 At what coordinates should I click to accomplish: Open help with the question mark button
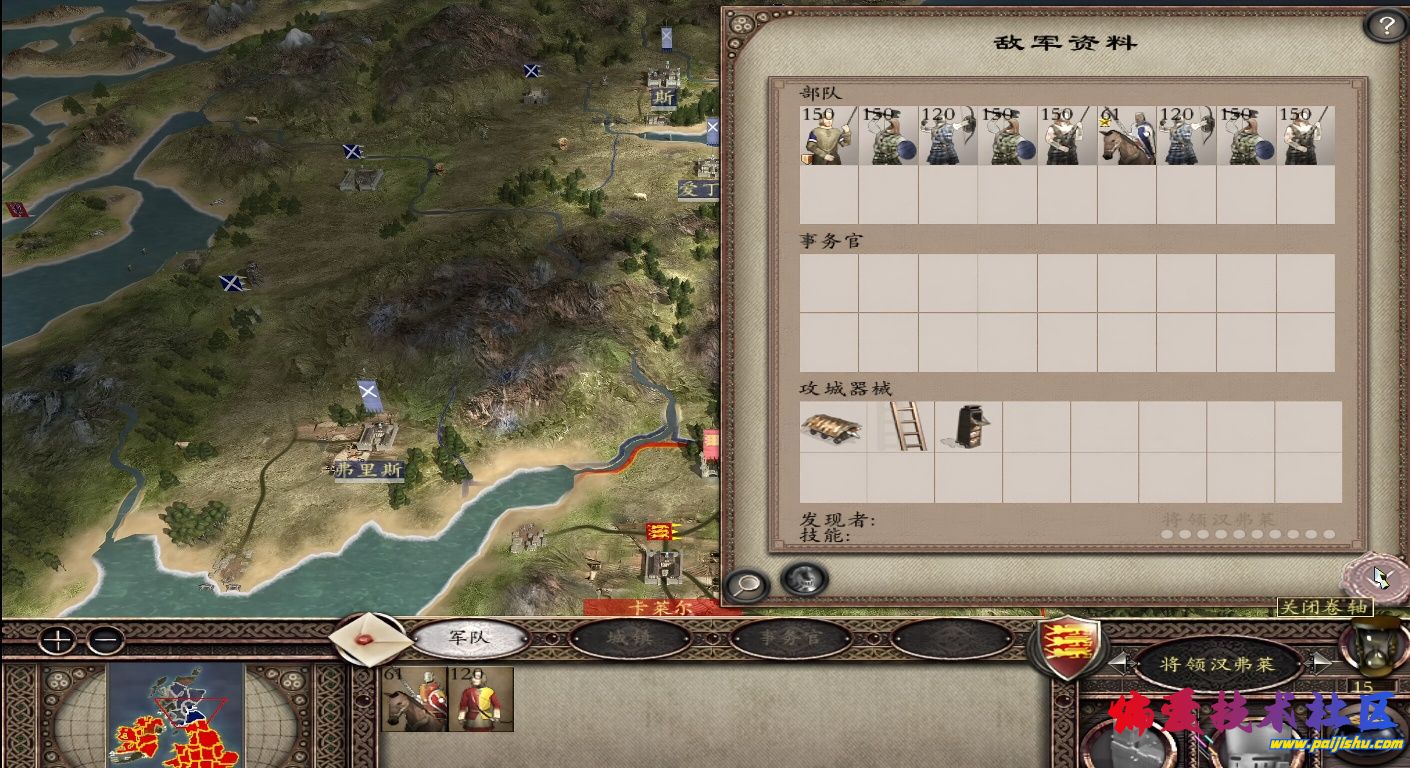1385,26
